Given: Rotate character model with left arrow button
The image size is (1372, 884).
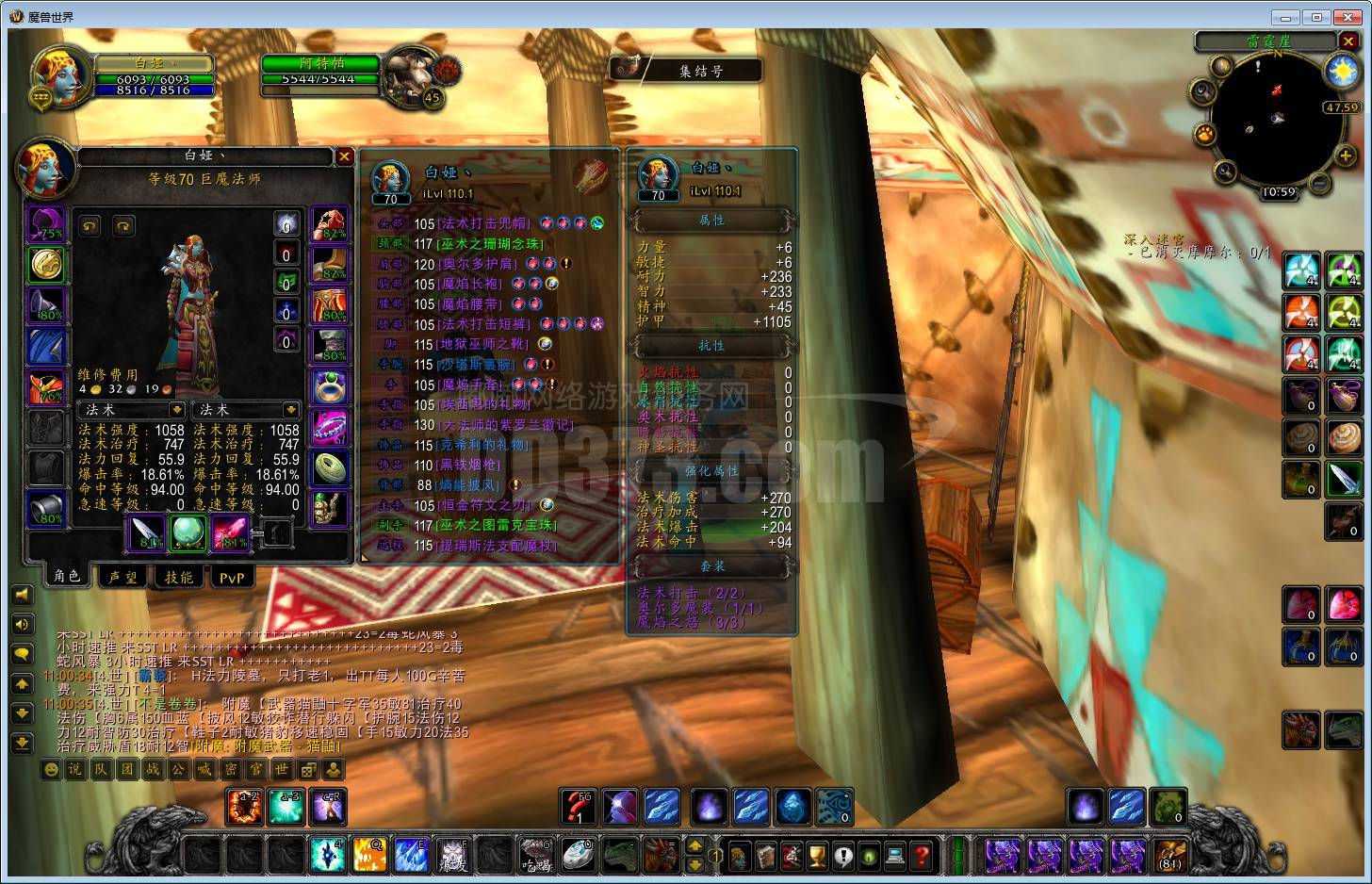Looking at the screenshot, I should 90,226.
